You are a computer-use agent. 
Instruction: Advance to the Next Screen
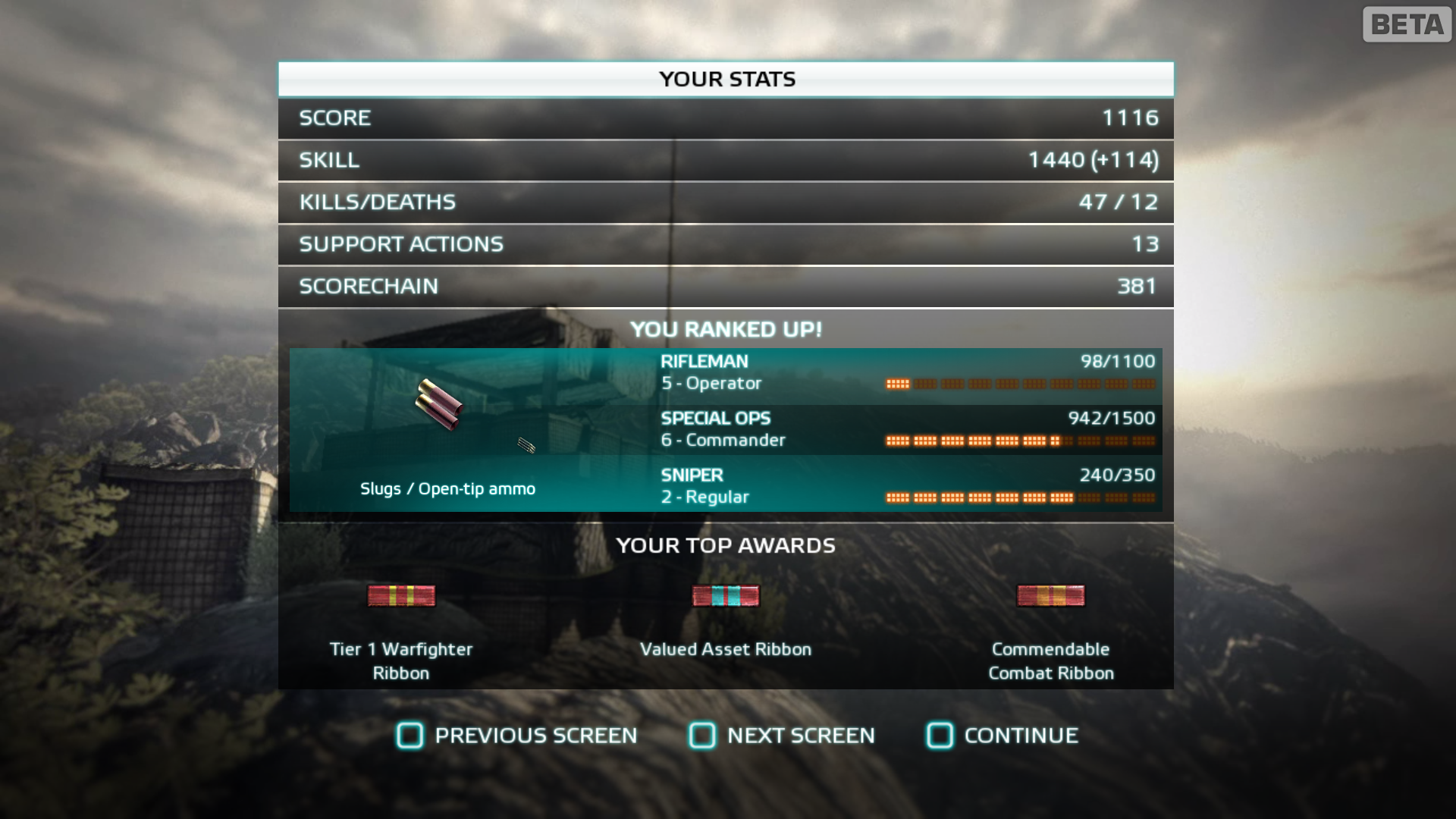tap(782, 735)
